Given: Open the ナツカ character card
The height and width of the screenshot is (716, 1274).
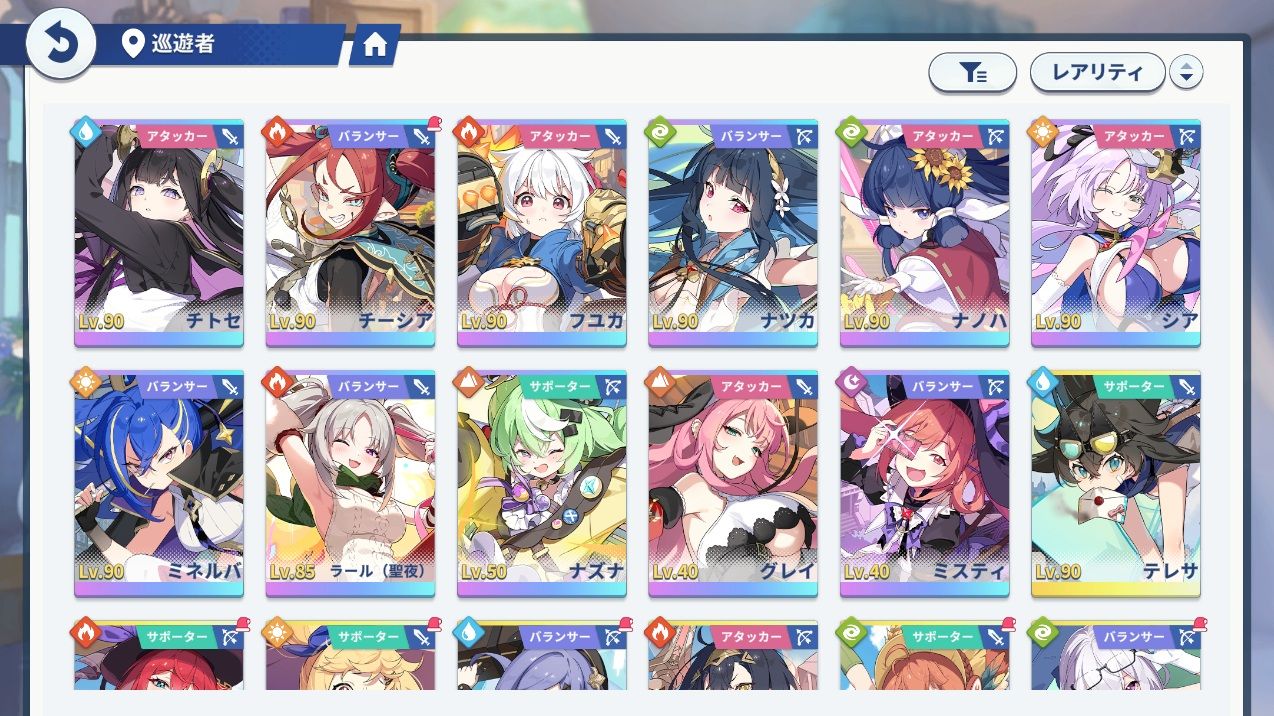Looking at the screenshot, I should point(733,235).
